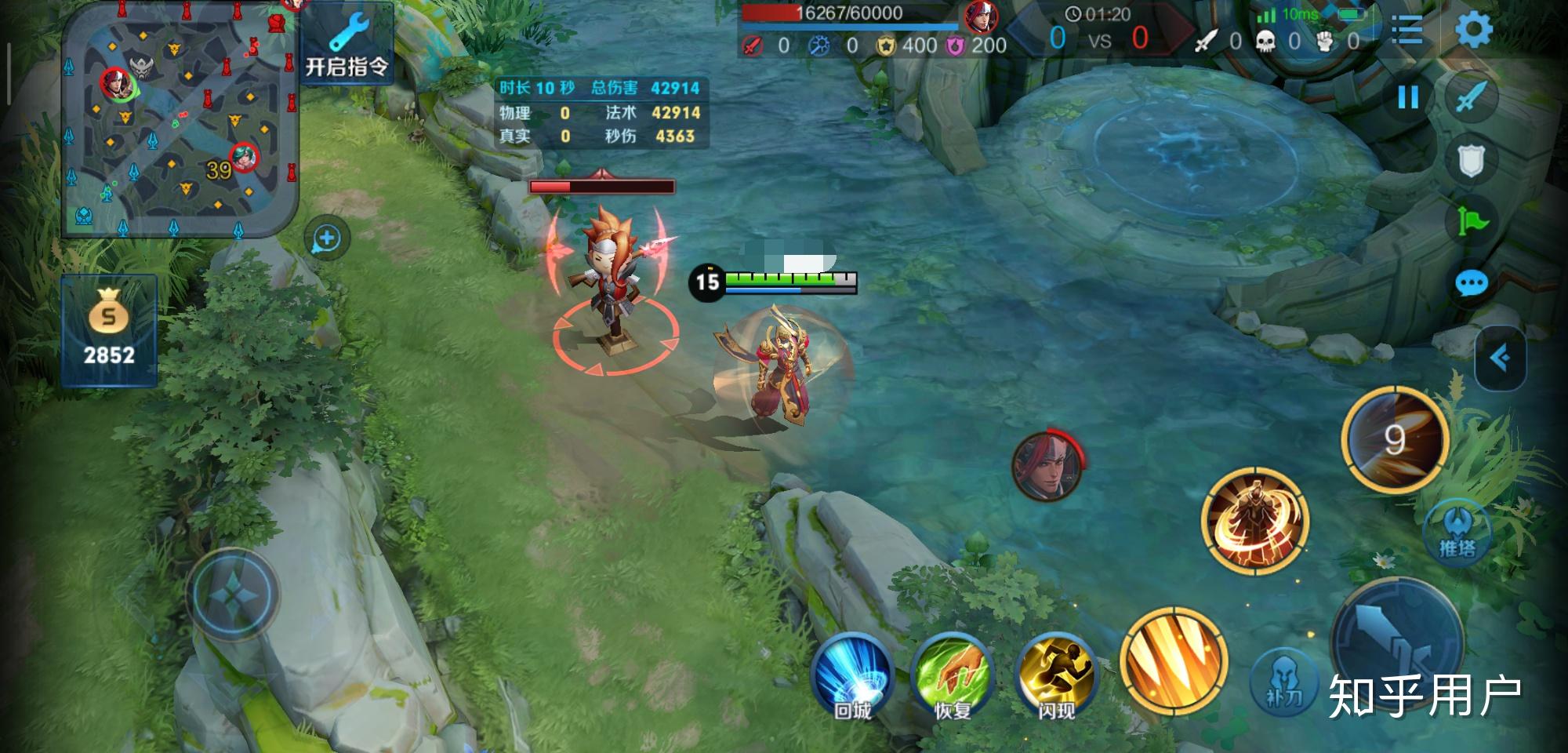Image resolution: width=1568 pixels, height=753 pixels.
Task: Open the scoreboard list icon
Action: pos(1406,30)
